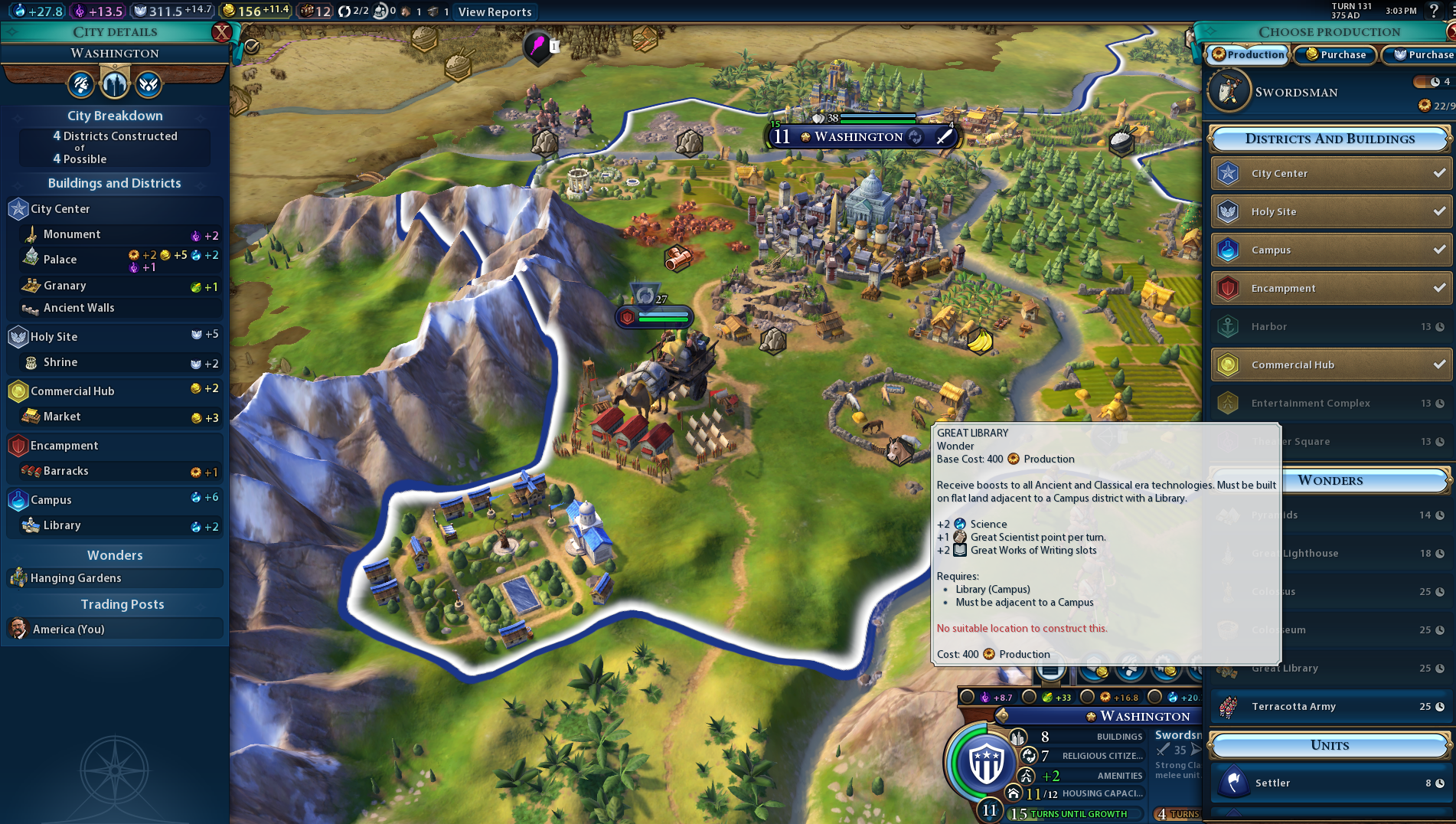
Task: Expand the Wonders section header
Action: click(1330, 481)
